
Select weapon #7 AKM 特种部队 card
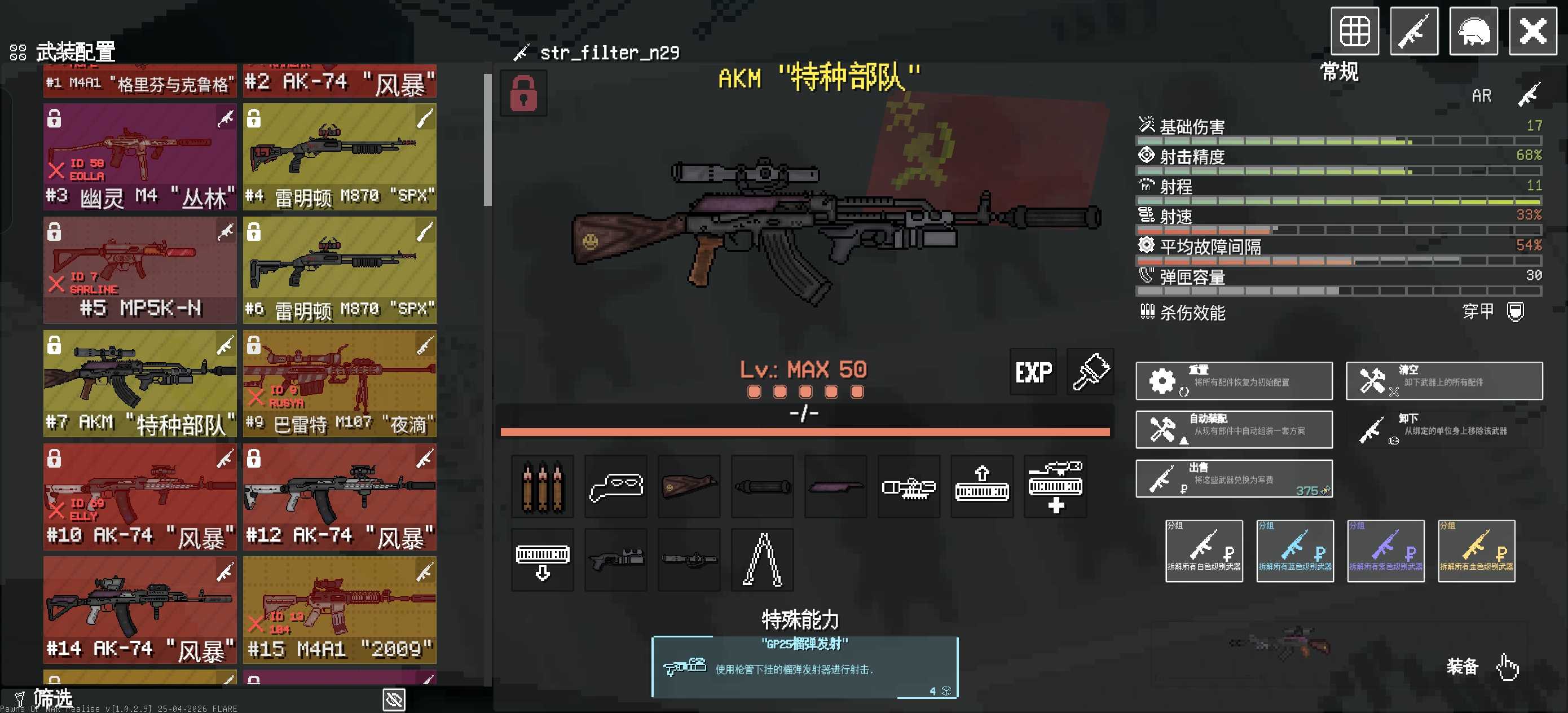[x=140, y=384]
